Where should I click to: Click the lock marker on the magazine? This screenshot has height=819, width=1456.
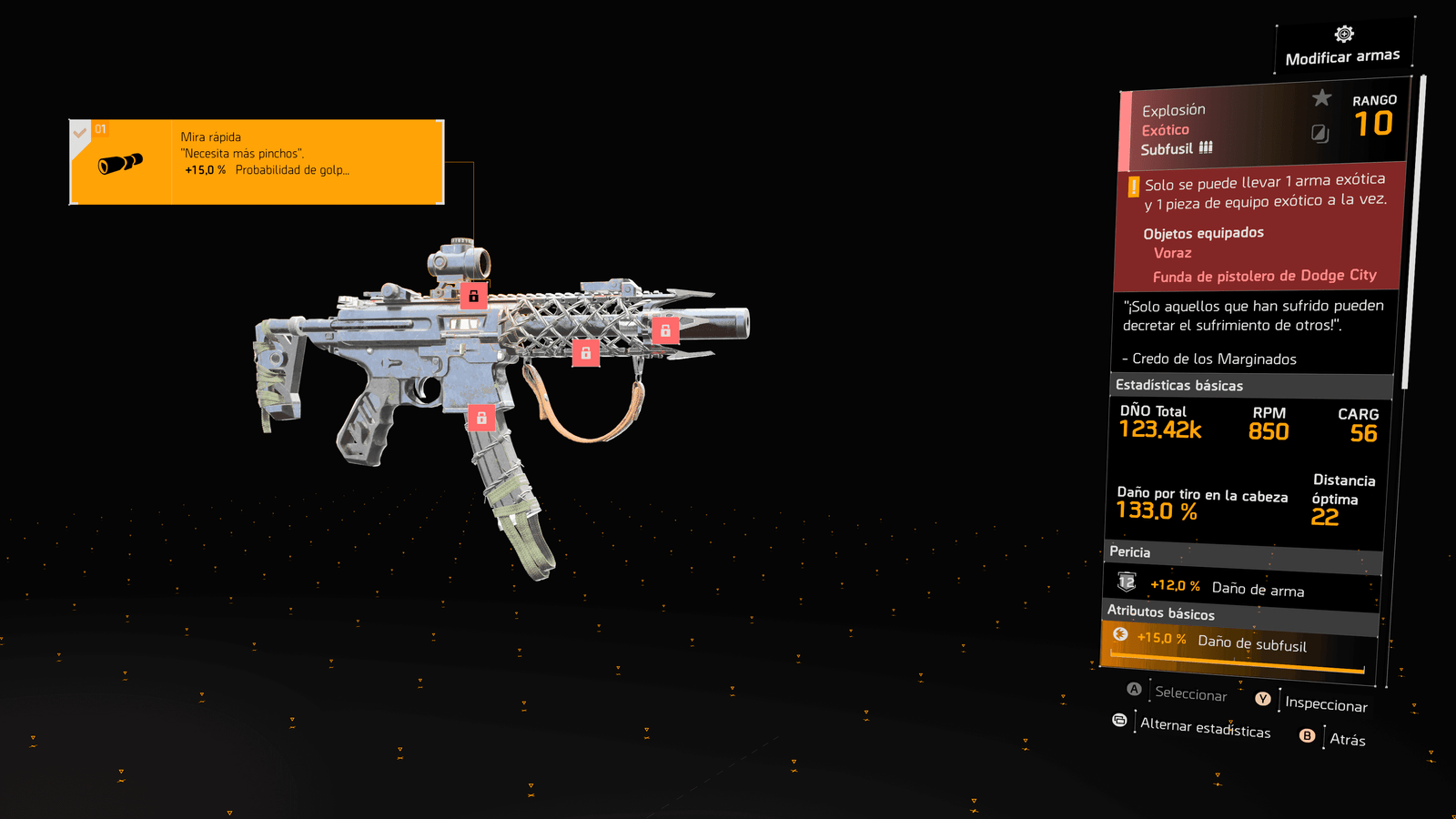(x=481, y=418)
